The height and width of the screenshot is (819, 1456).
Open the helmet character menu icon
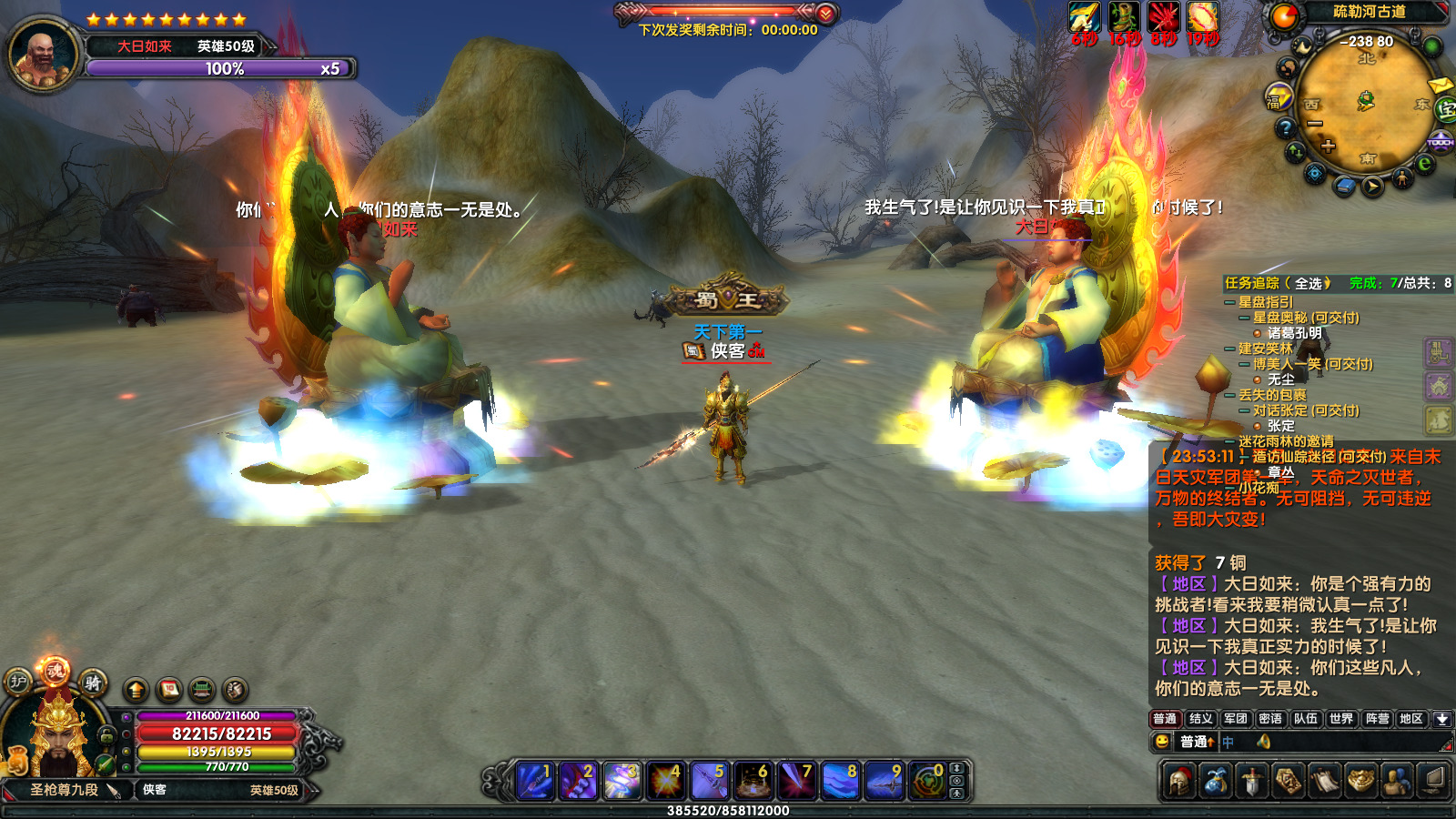(1179, 781)
